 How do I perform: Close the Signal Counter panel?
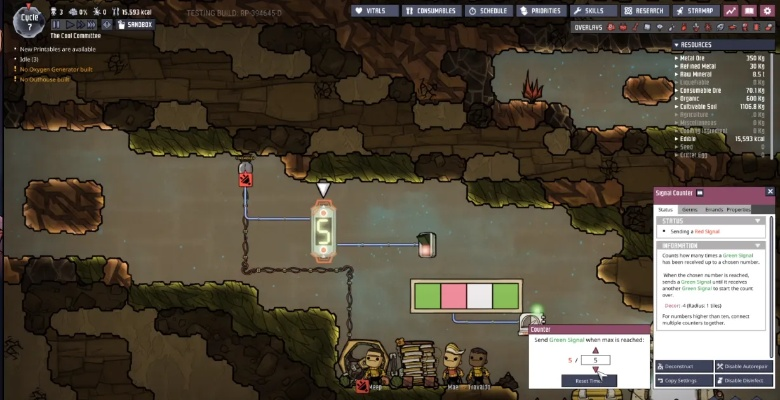(770, 191)
